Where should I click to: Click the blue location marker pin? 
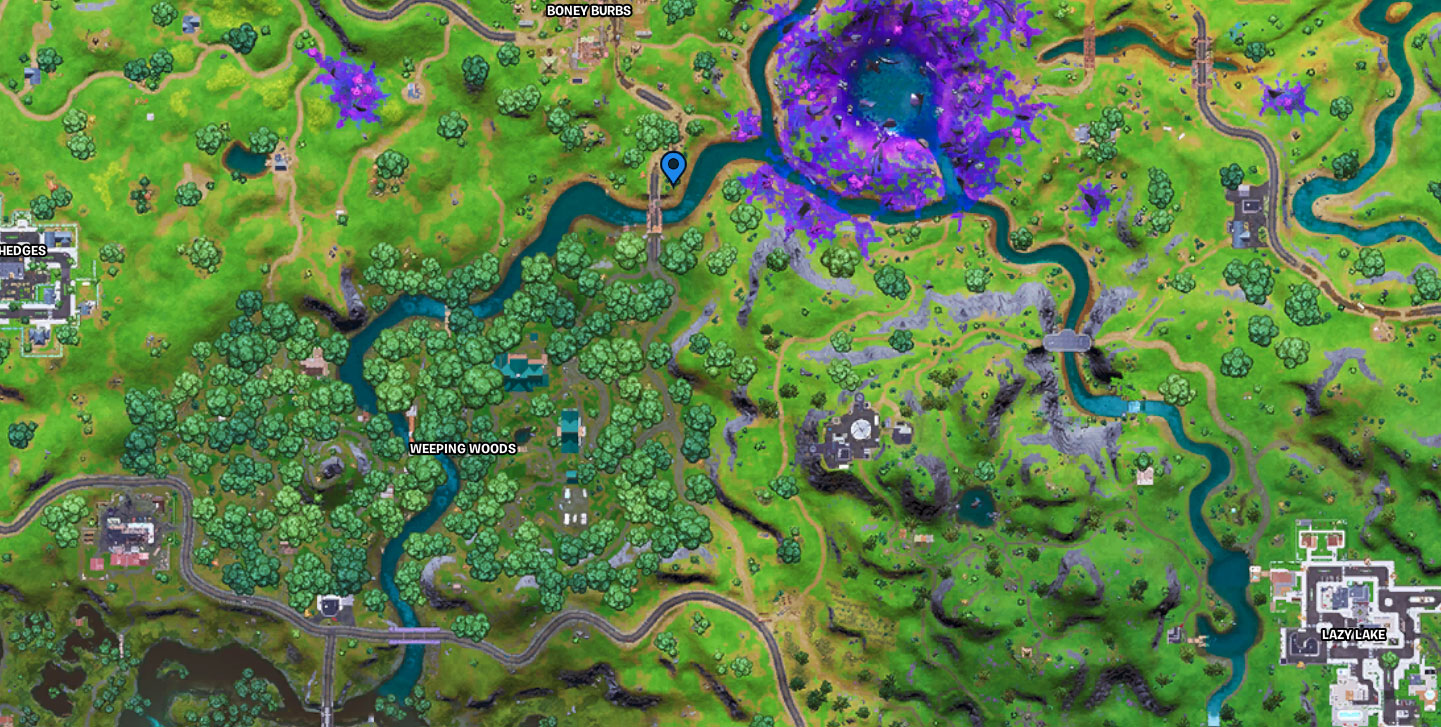(x=673, y=165)
